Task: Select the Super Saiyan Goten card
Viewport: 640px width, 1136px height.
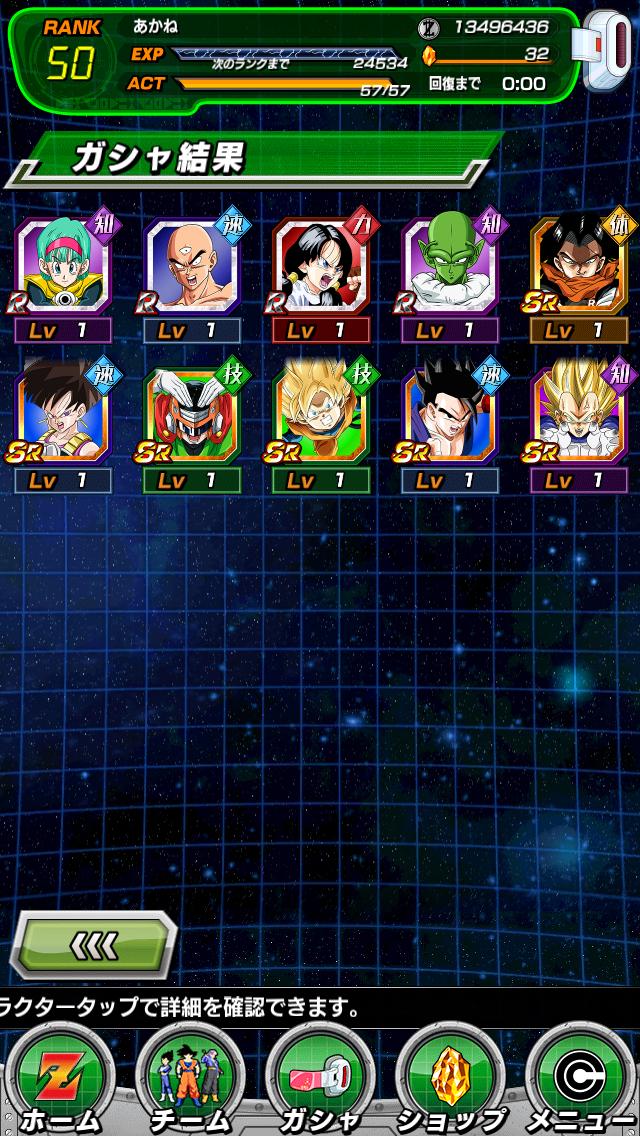Action: (x=321, y=415)
